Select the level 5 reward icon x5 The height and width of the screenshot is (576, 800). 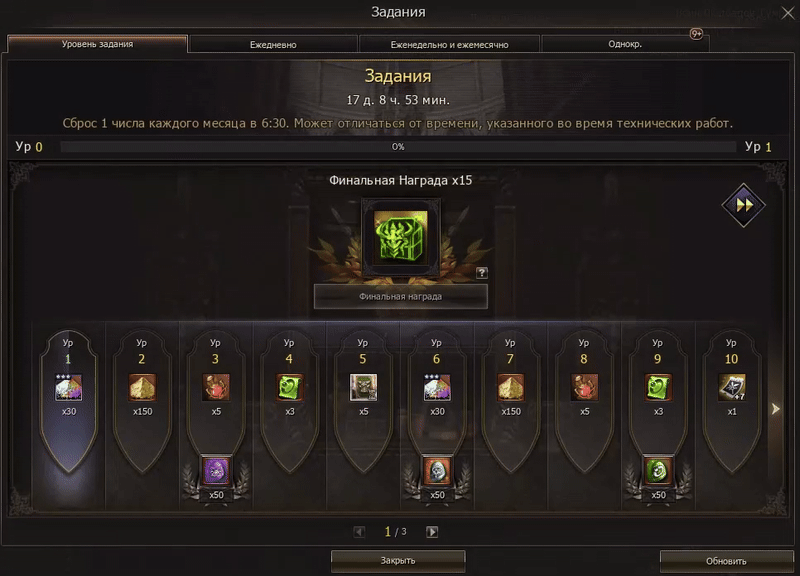click(363, 387)
